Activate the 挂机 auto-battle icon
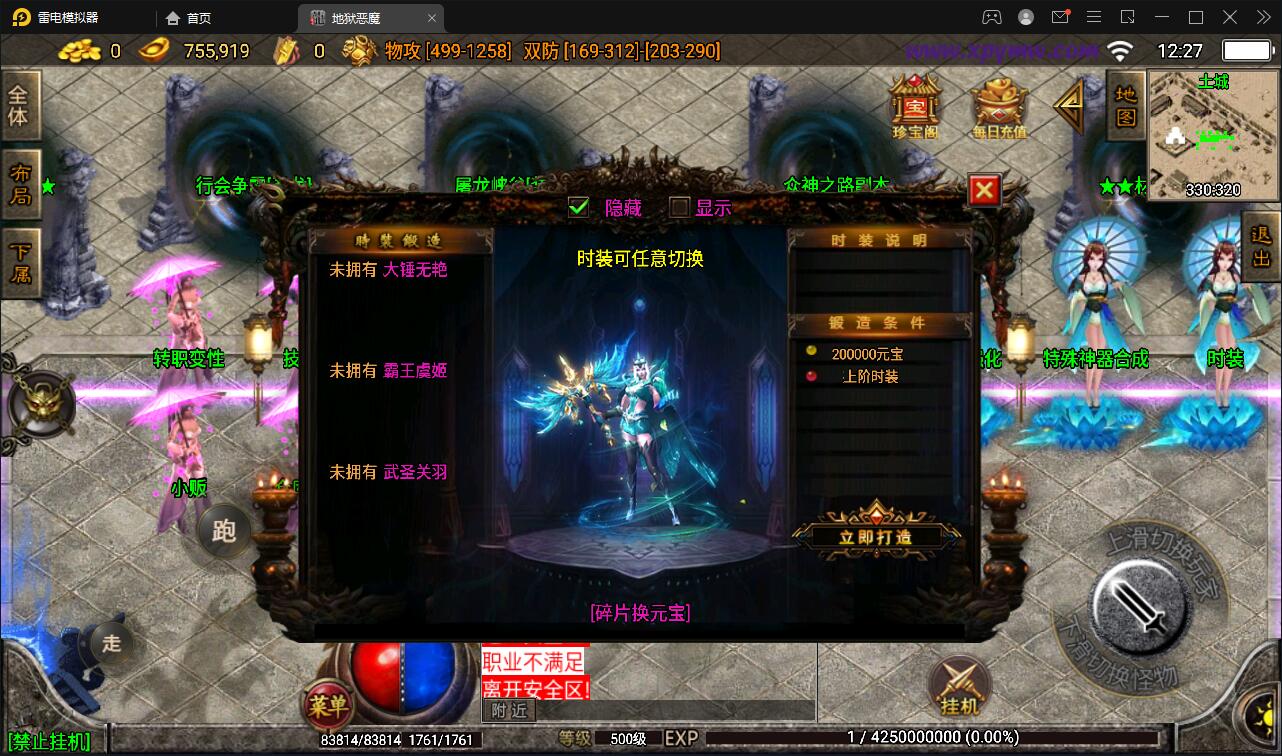 click(x=959, y=687)
